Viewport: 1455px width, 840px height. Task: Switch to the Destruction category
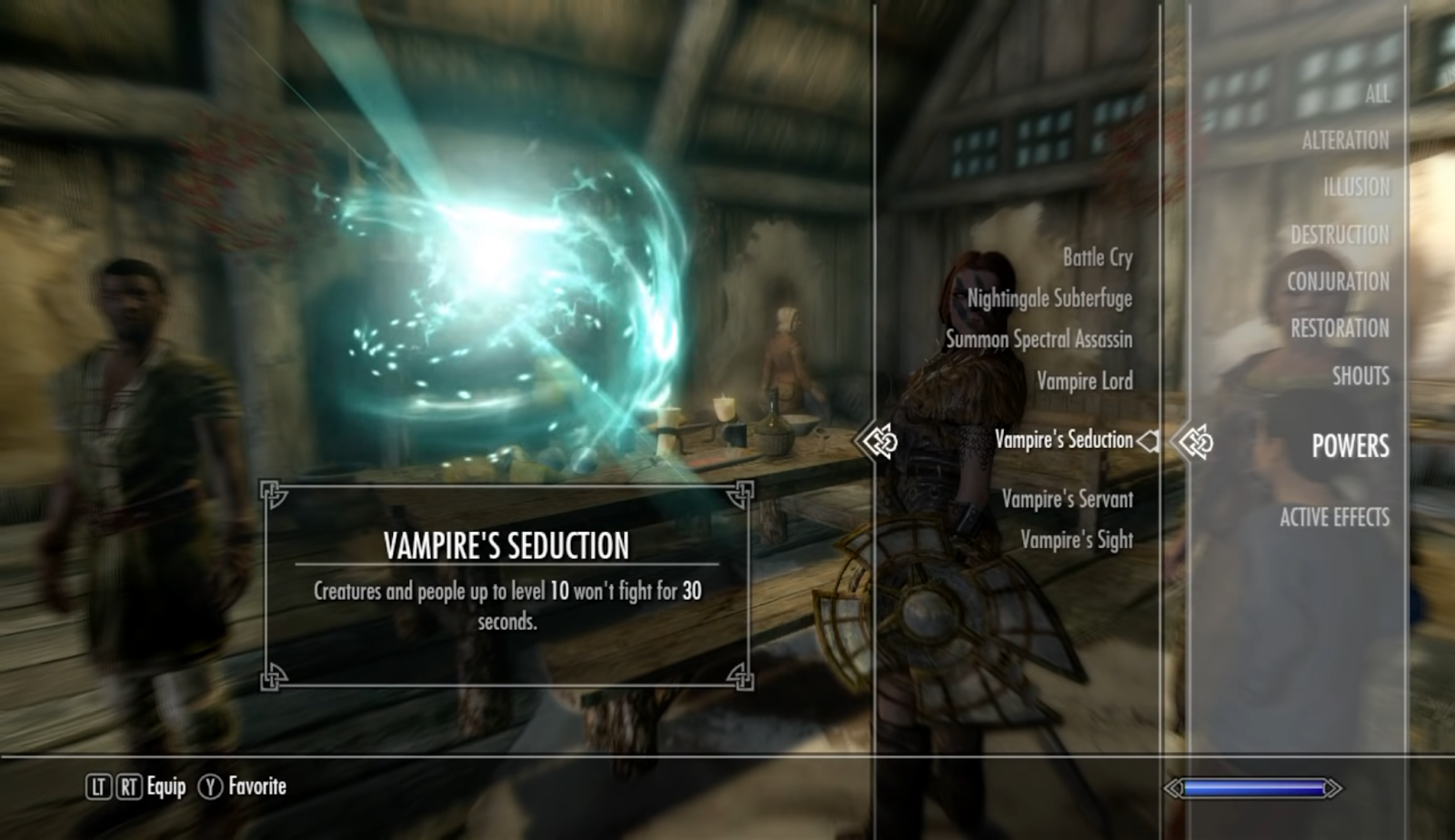[x=1340, y=235]
